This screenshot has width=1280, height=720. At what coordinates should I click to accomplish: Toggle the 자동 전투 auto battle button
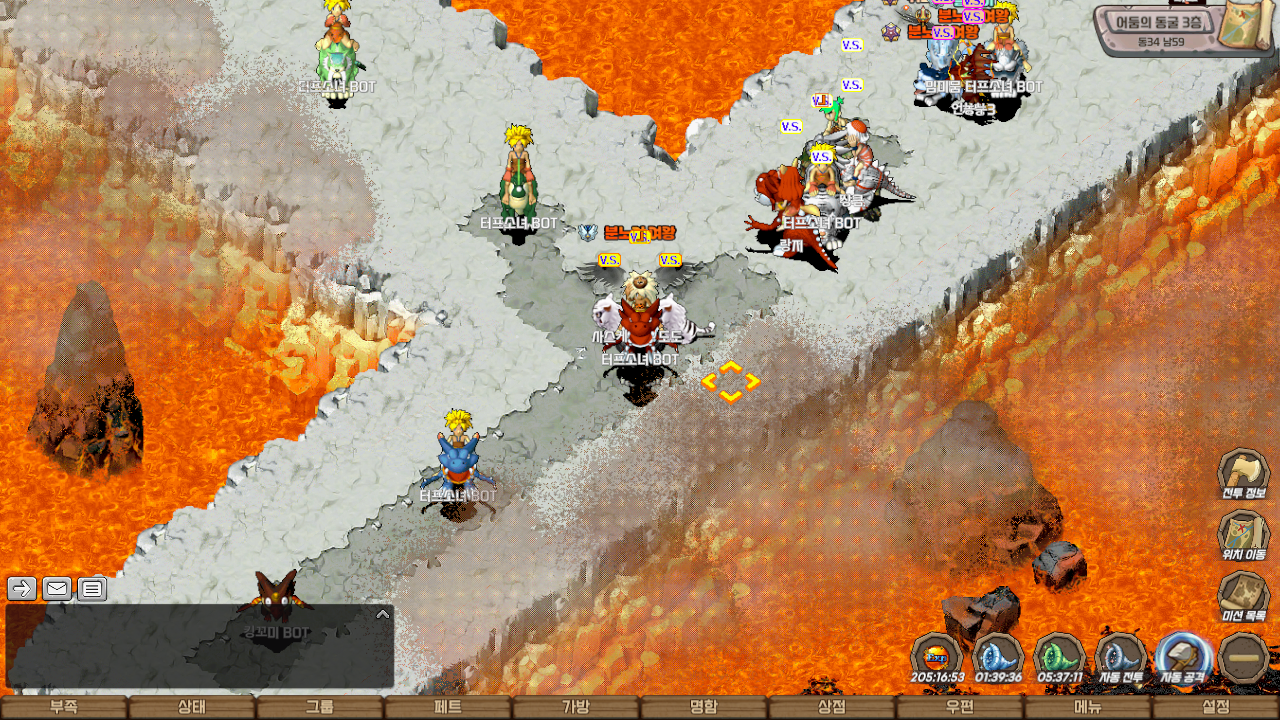1121,658
